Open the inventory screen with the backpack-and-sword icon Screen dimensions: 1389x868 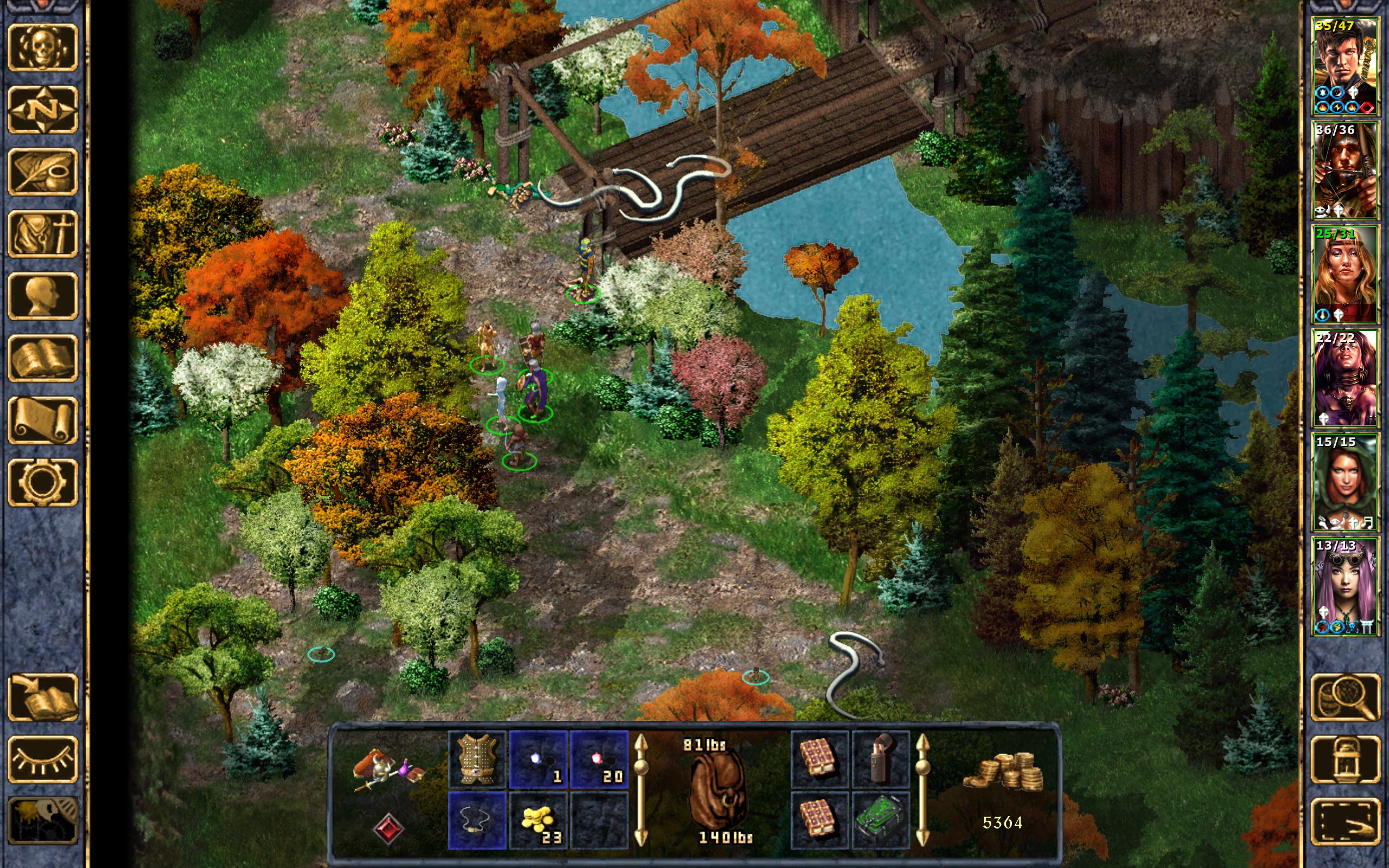coord(42,234)
